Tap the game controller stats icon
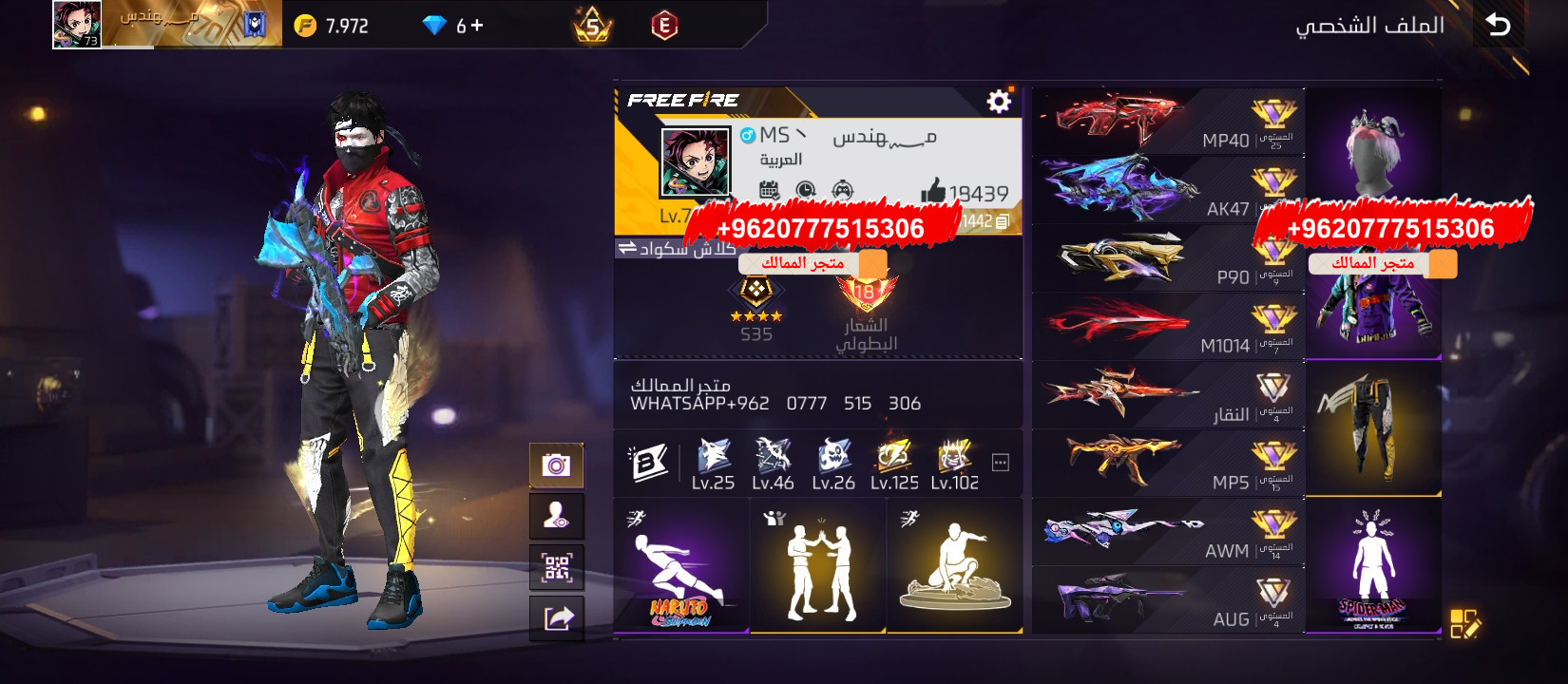Screen dimensions: 1568x684 (x=843, y=189)
